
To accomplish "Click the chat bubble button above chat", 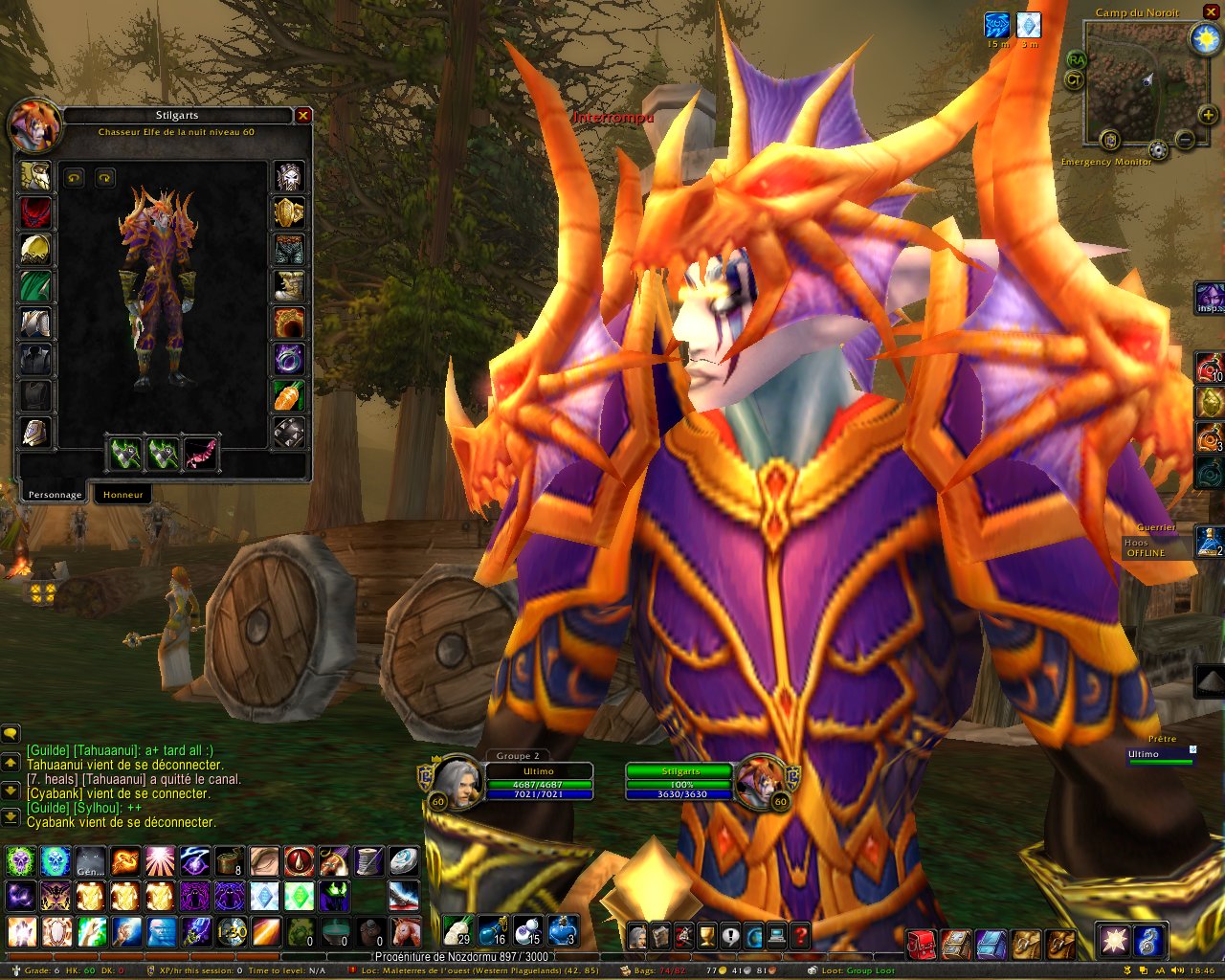I will 11,734.
